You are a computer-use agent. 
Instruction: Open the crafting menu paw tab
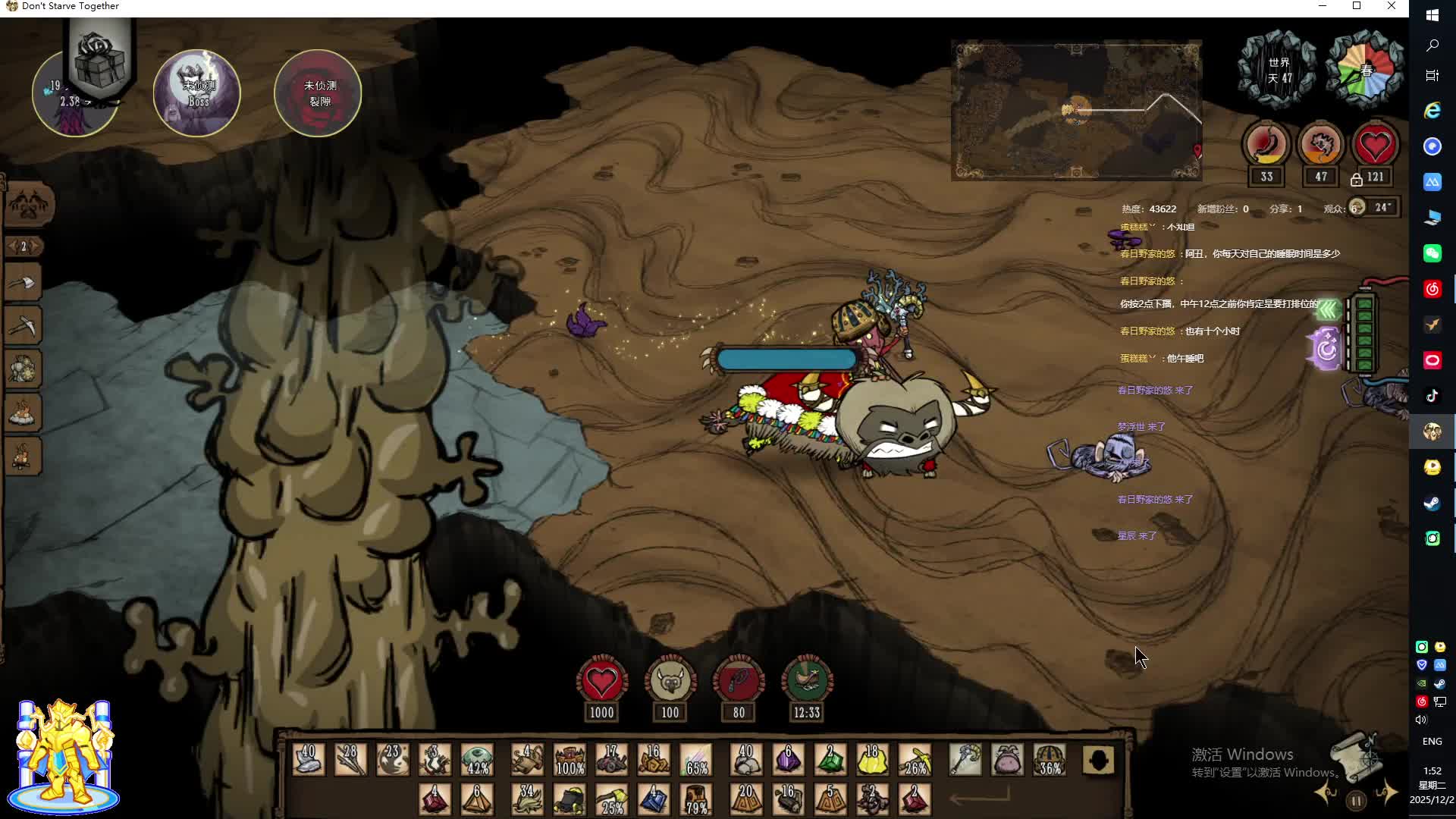29,205
